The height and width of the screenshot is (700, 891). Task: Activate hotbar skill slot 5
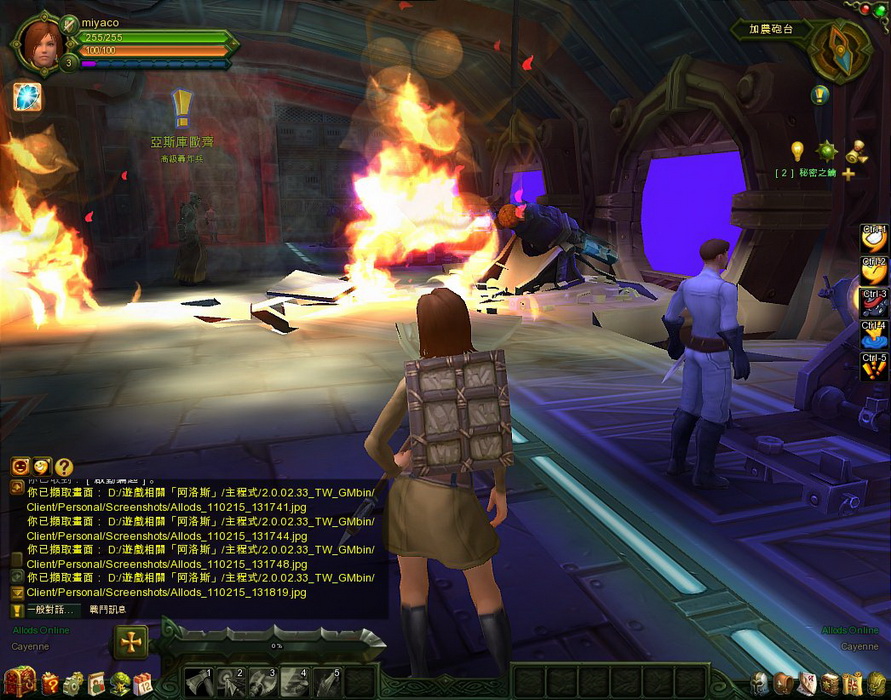point(329,682)
